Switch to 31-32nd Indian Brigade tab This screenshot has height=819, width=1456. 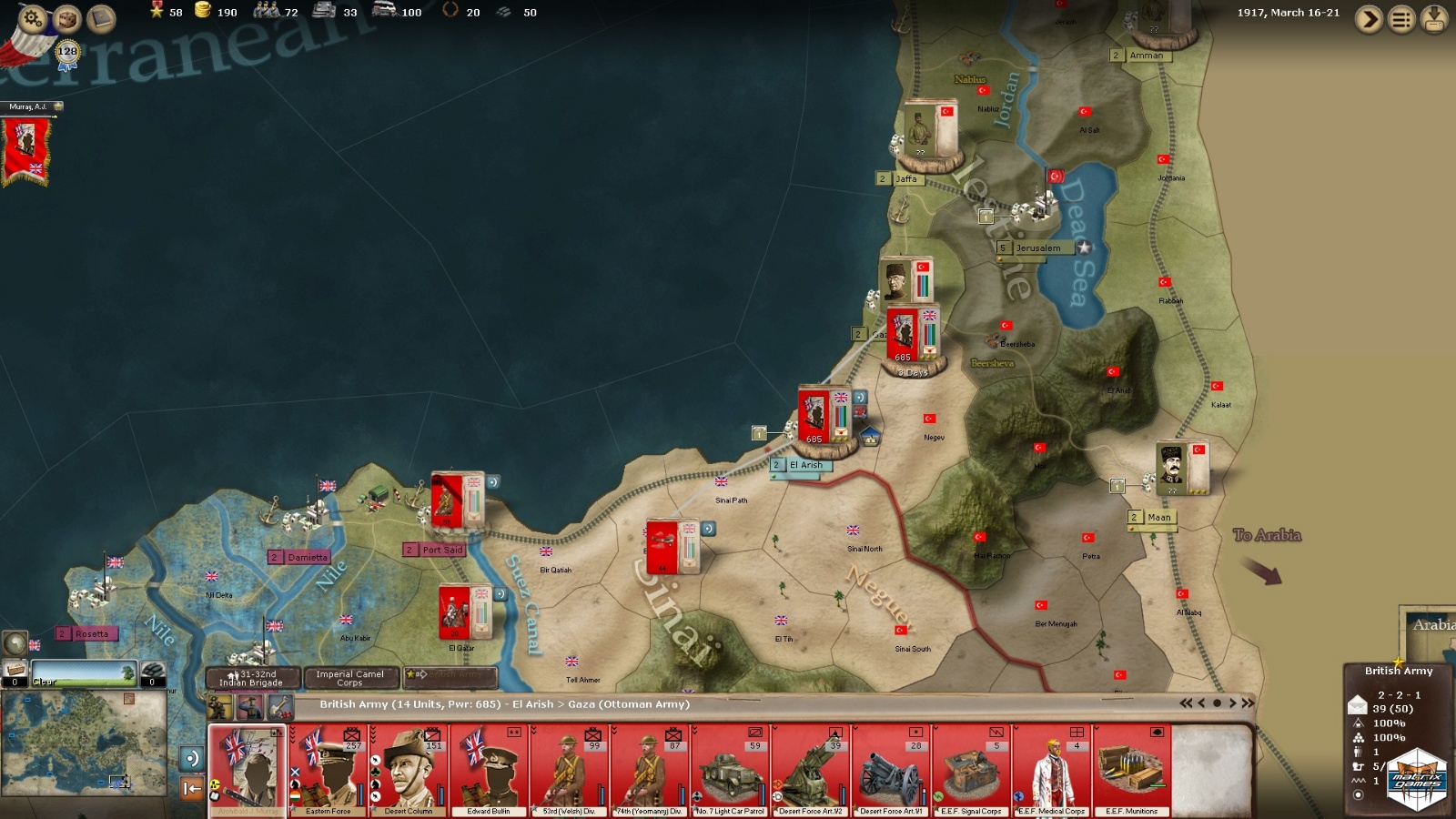[x=251, y=678]
